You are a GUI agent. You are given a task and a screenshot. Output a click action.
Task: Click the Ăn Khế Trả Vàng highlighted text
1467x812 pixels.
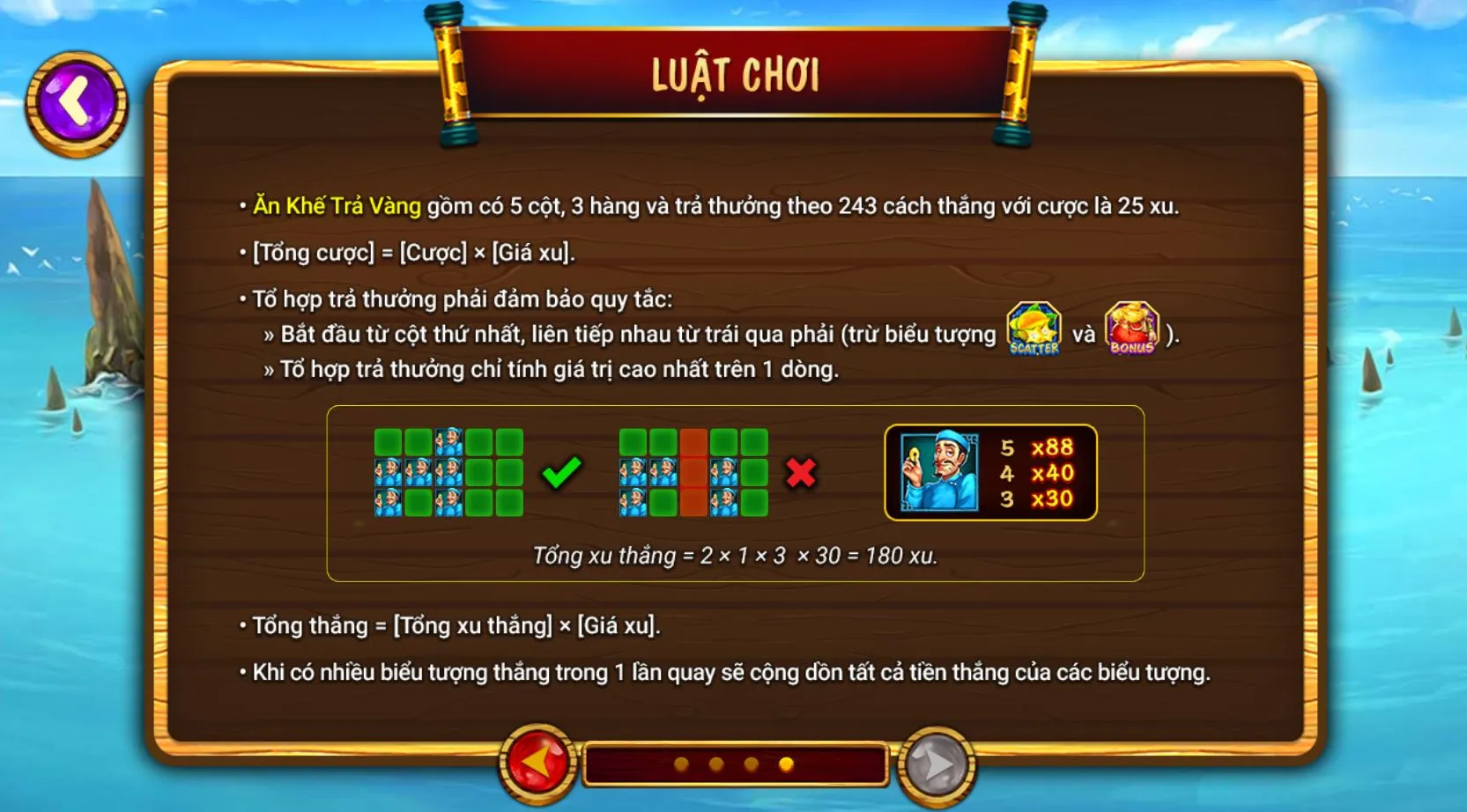[338, 206]
